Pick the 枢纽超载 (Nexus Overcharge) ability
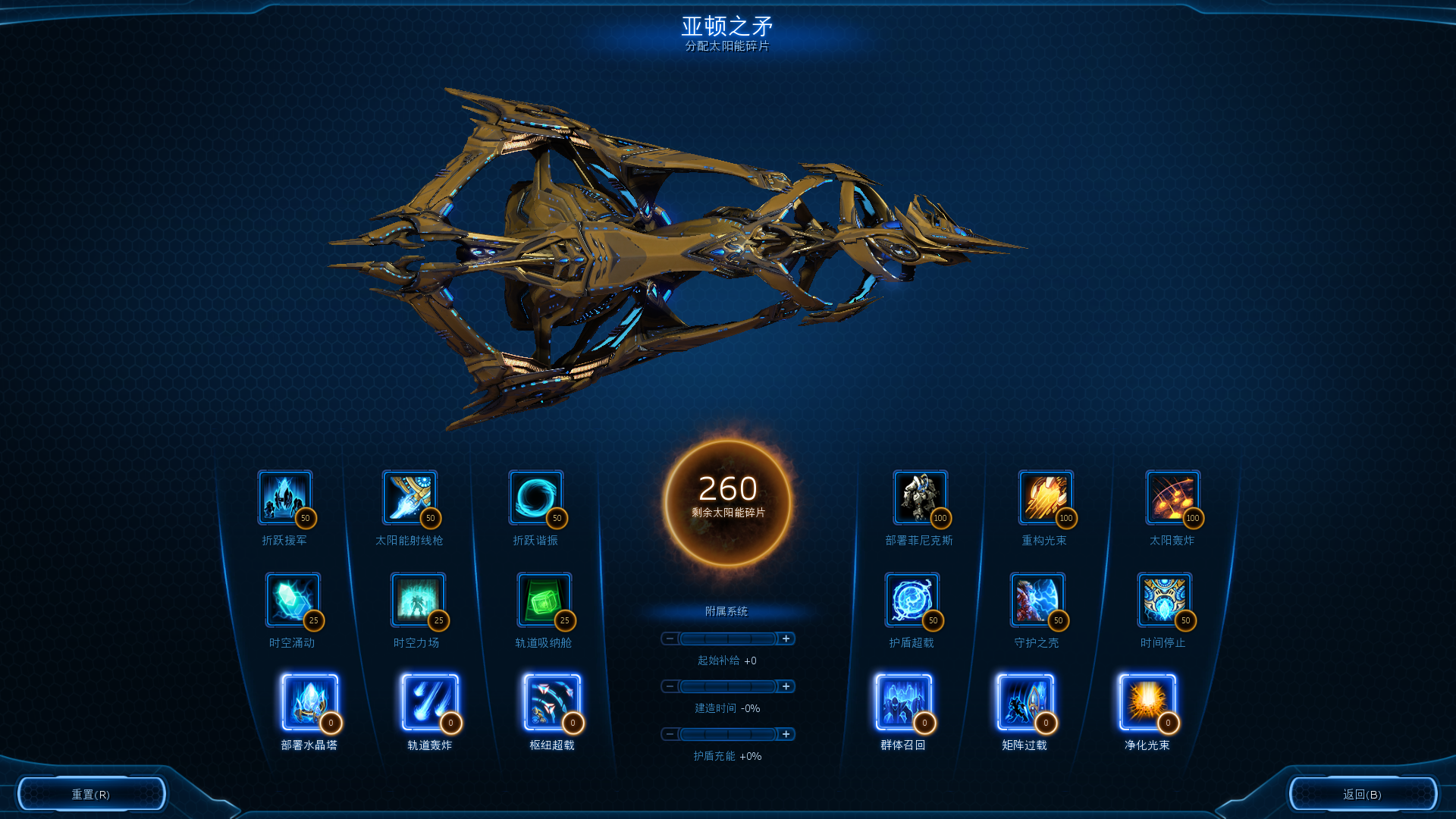 [x=548, y=701]
